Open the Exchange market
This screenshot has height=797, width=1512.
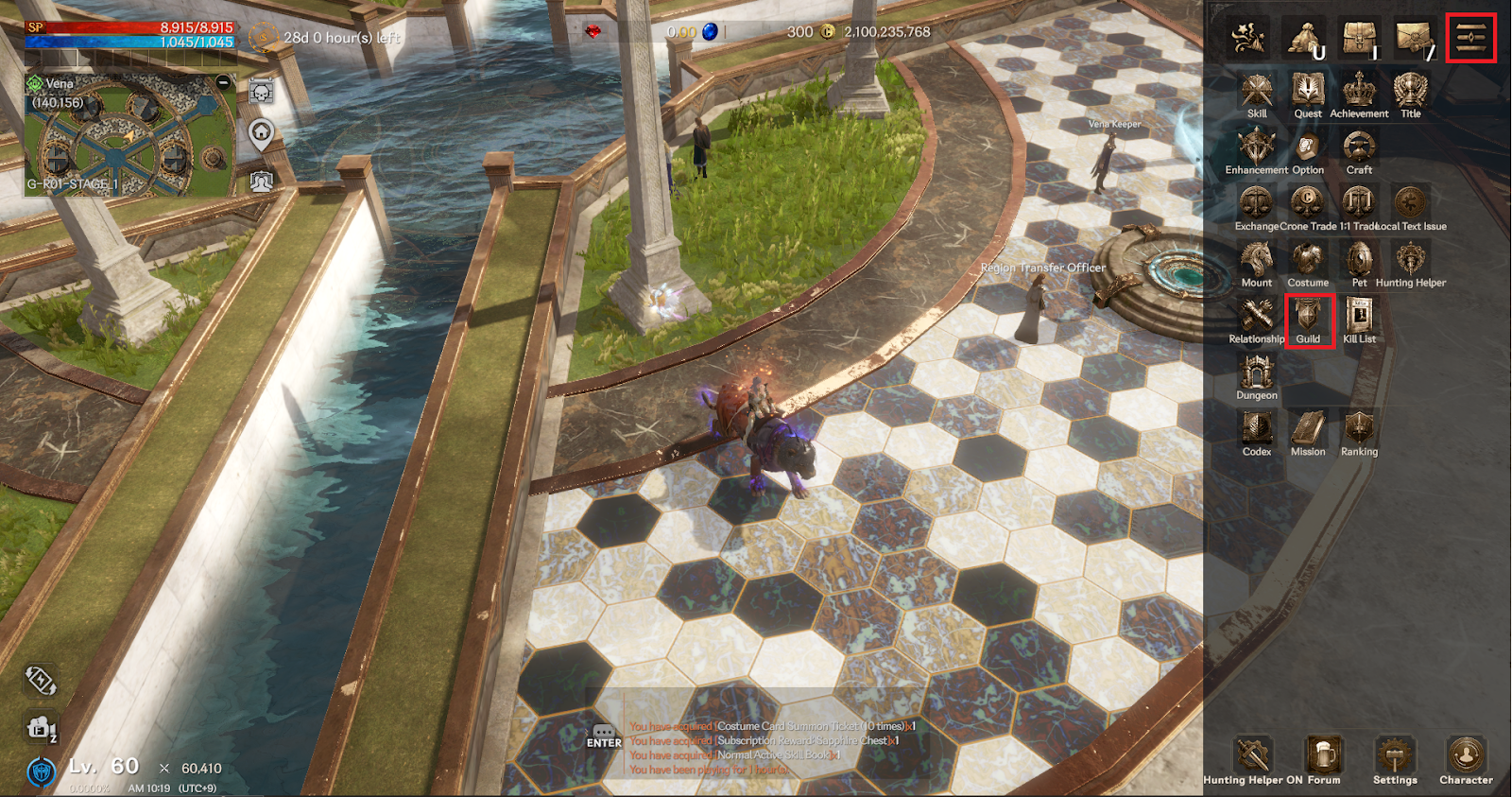tap(1257, 206)
